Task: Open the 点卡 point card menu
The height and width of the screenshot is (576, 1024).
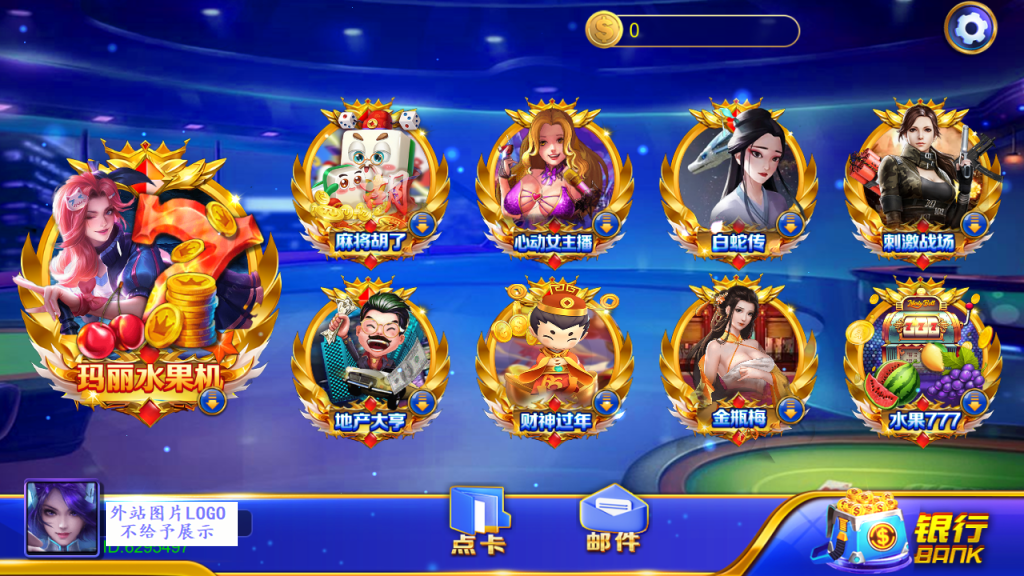Action: [x=478, y=522]
